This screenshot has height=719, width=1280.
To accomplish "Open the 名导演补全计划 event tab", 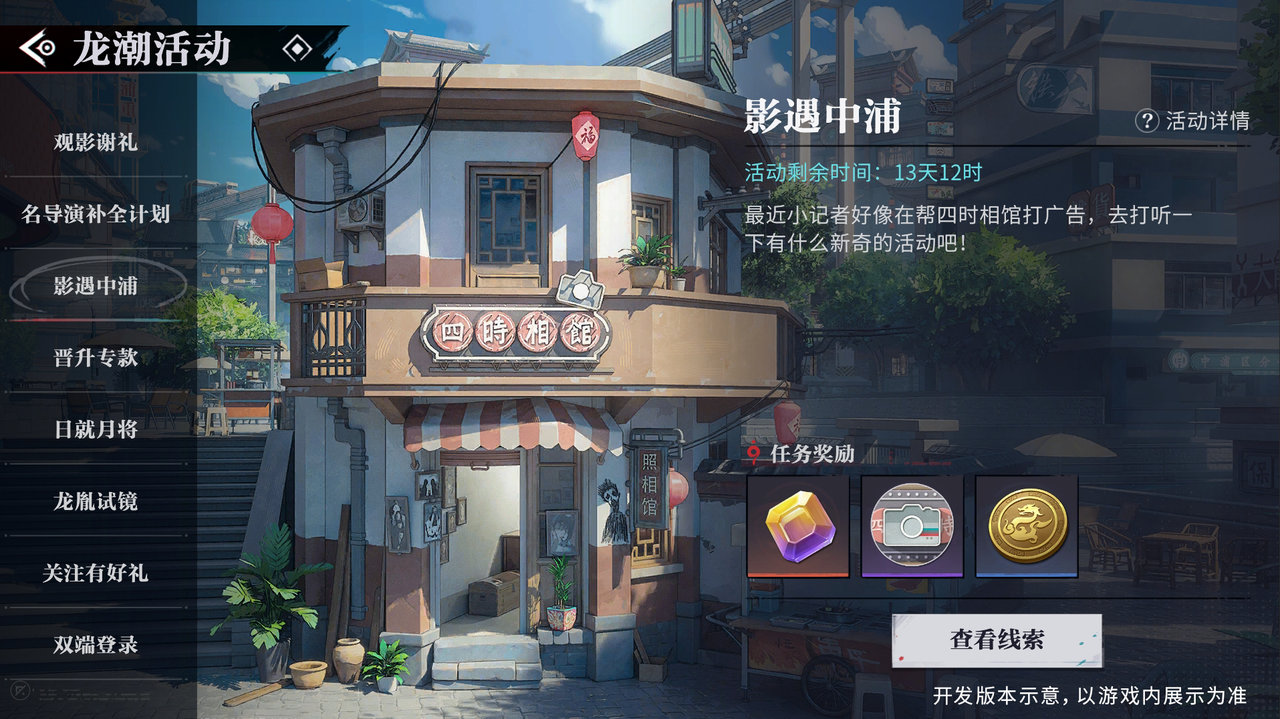I will point(96,214).
